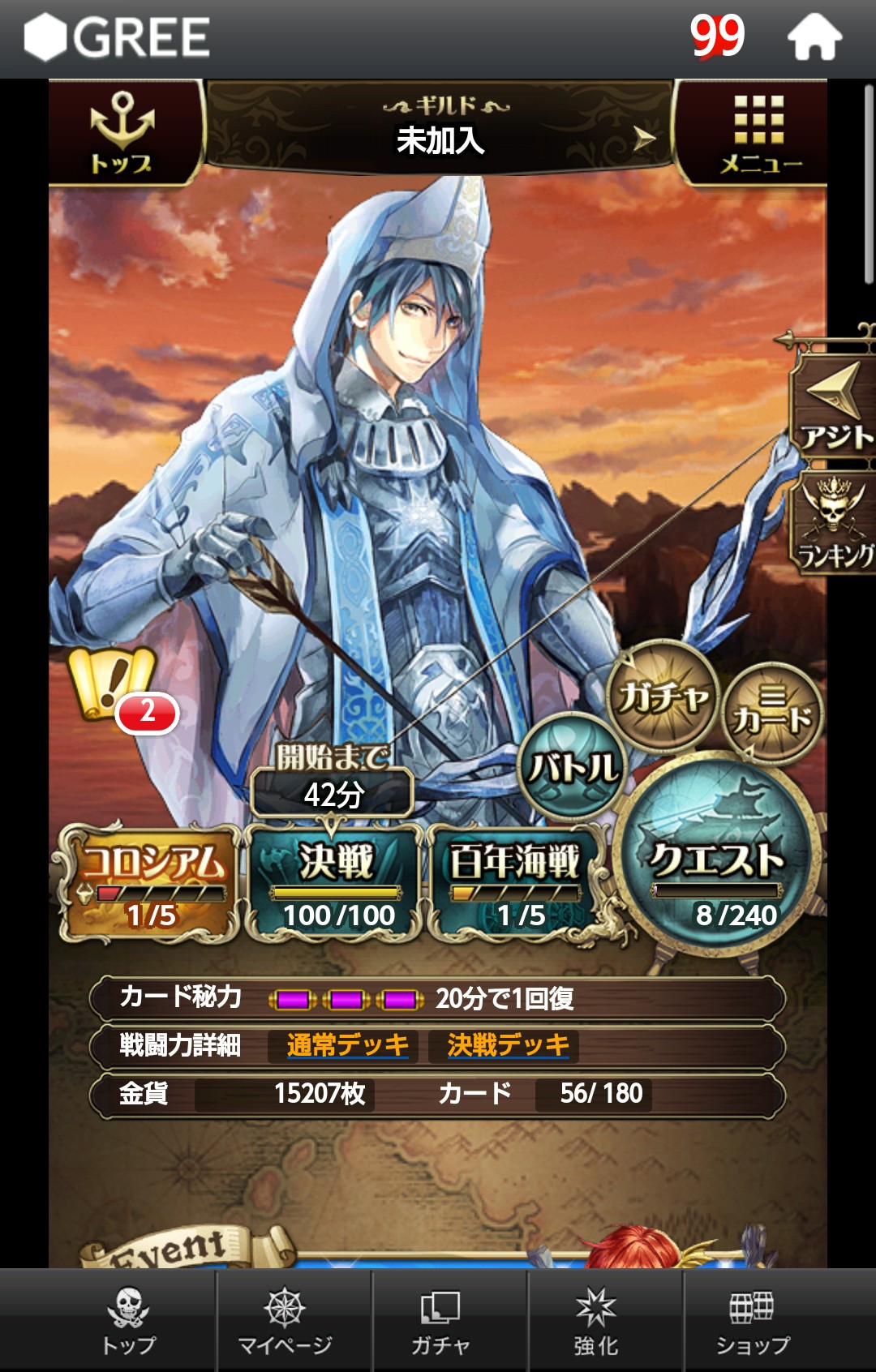Screen dimensions: 876x1372
Task: Go to the anchor トップ button
Action: click(122, 134)
